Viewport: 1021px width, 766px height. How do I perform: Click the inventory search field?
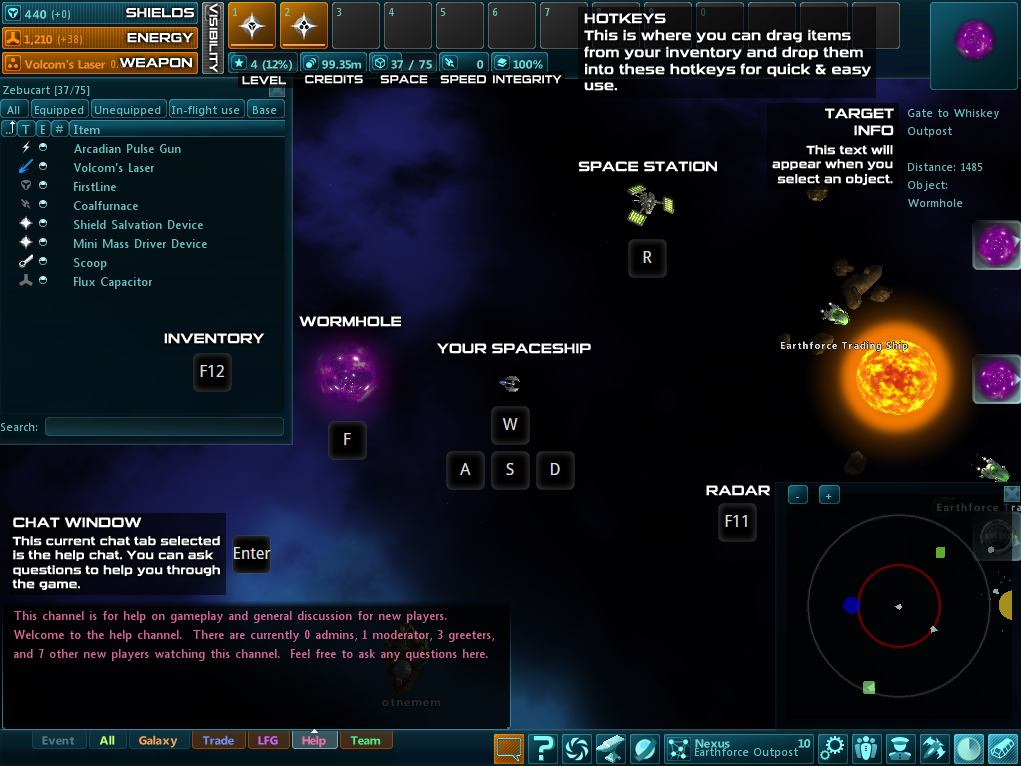[164, 427]
